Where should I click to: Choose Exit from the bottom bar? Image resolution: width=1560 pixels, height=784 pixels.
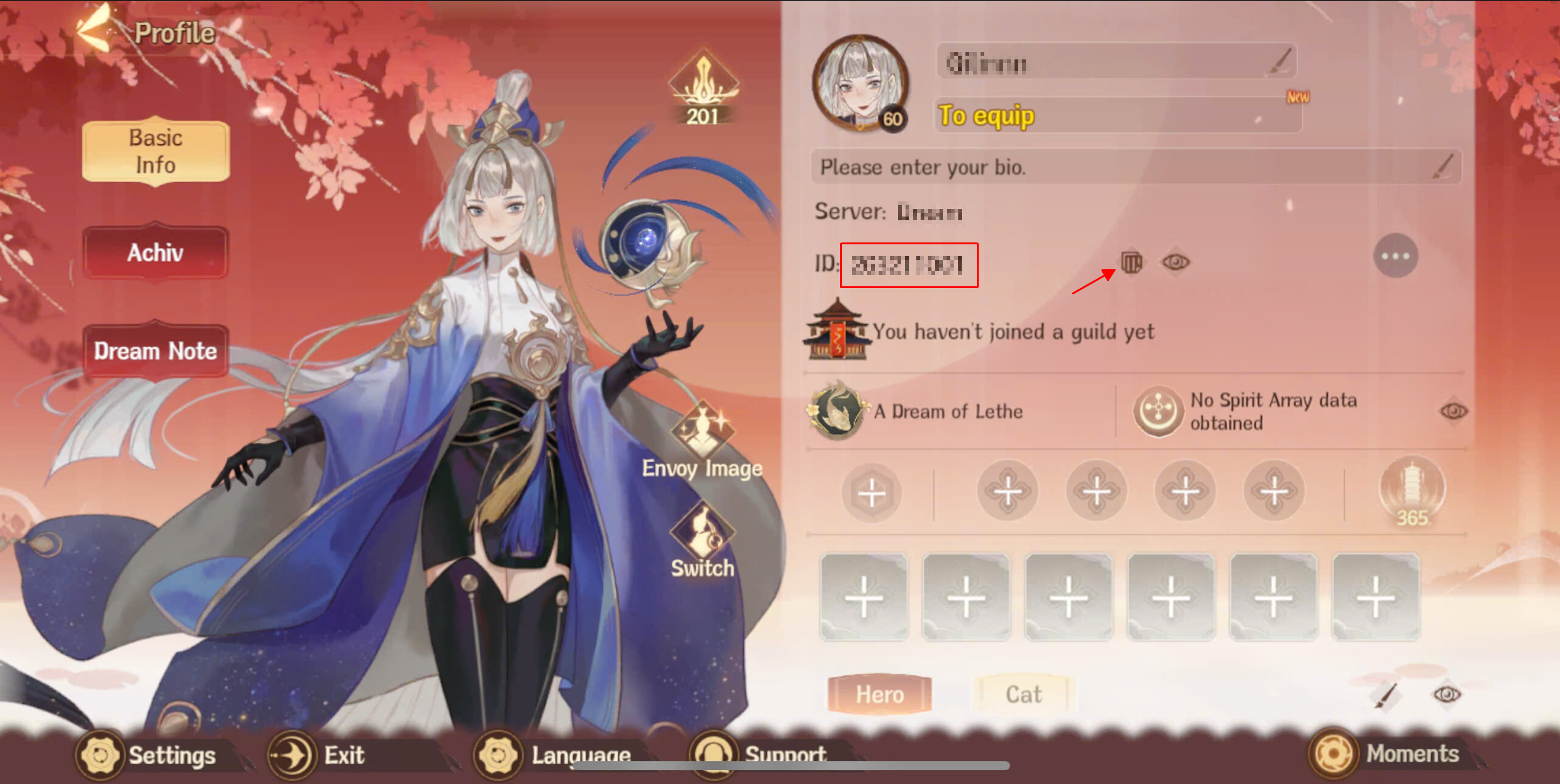[x=319, y=755]
